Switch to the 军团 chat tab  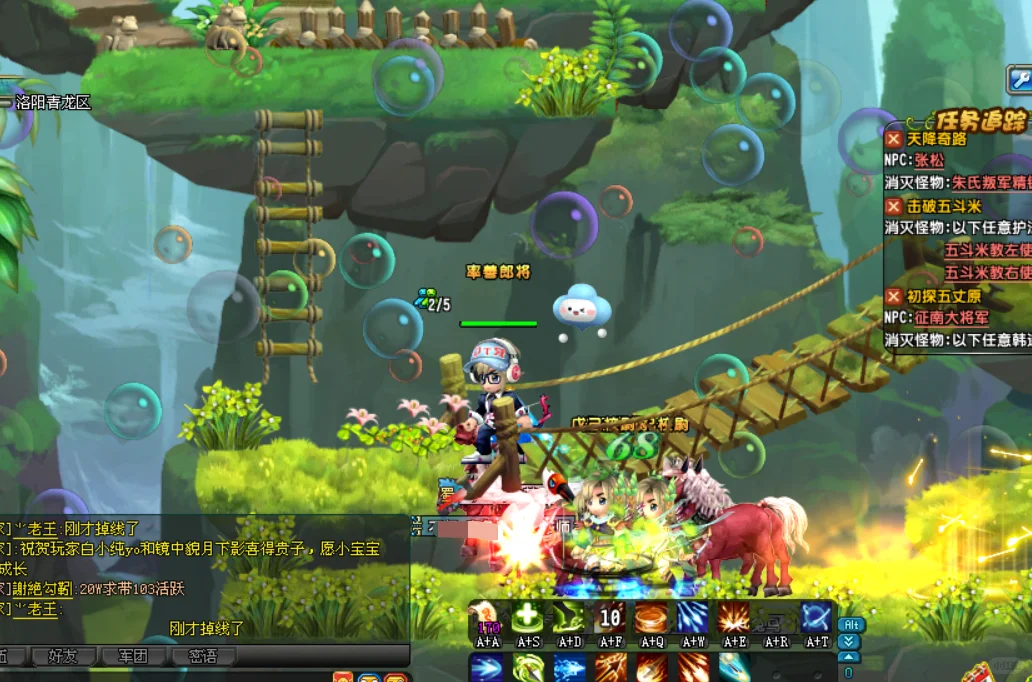pos(133,656)
